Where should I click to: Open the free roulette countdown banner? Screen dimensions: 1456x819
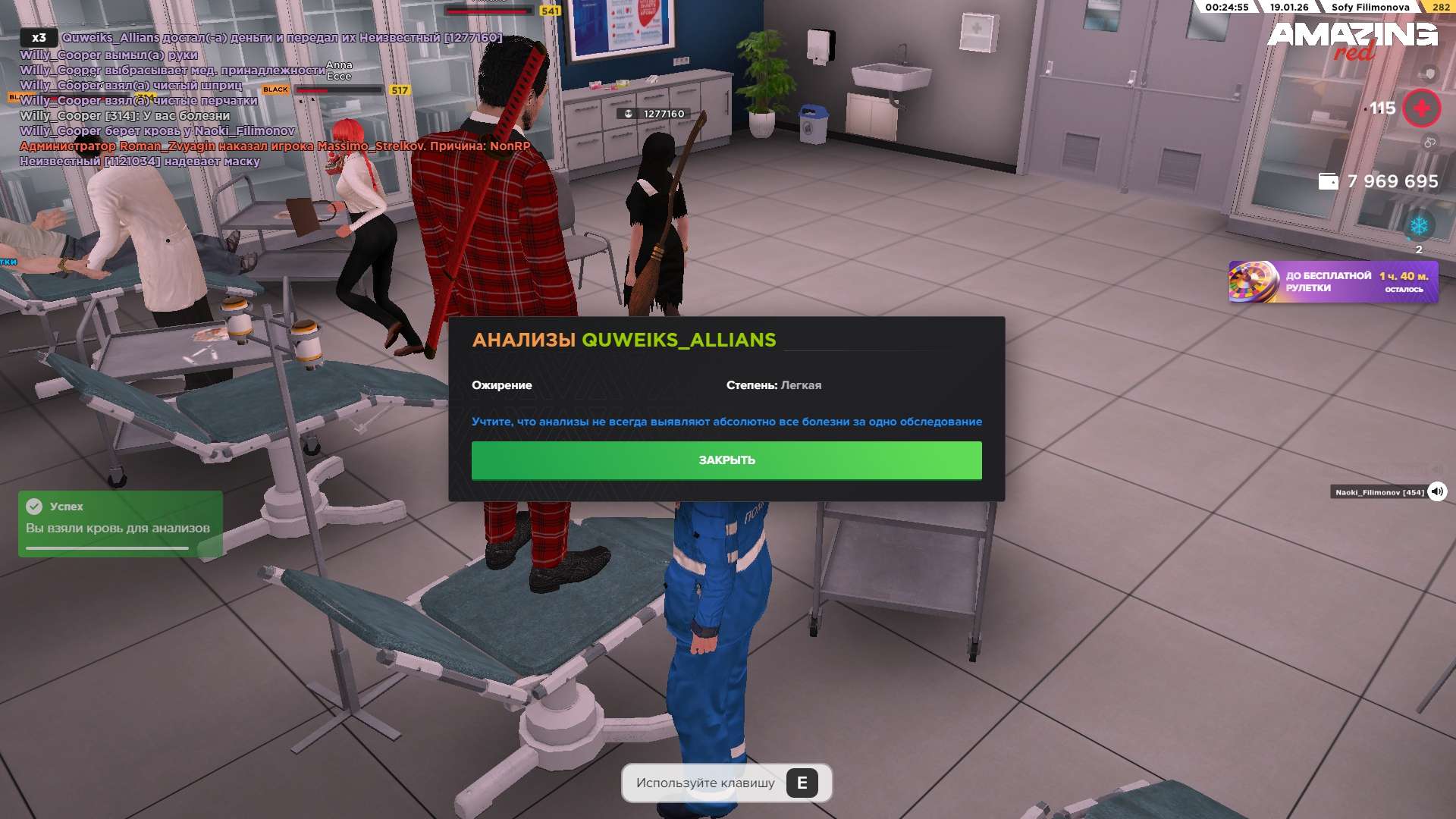click(x=1332, y=282)
